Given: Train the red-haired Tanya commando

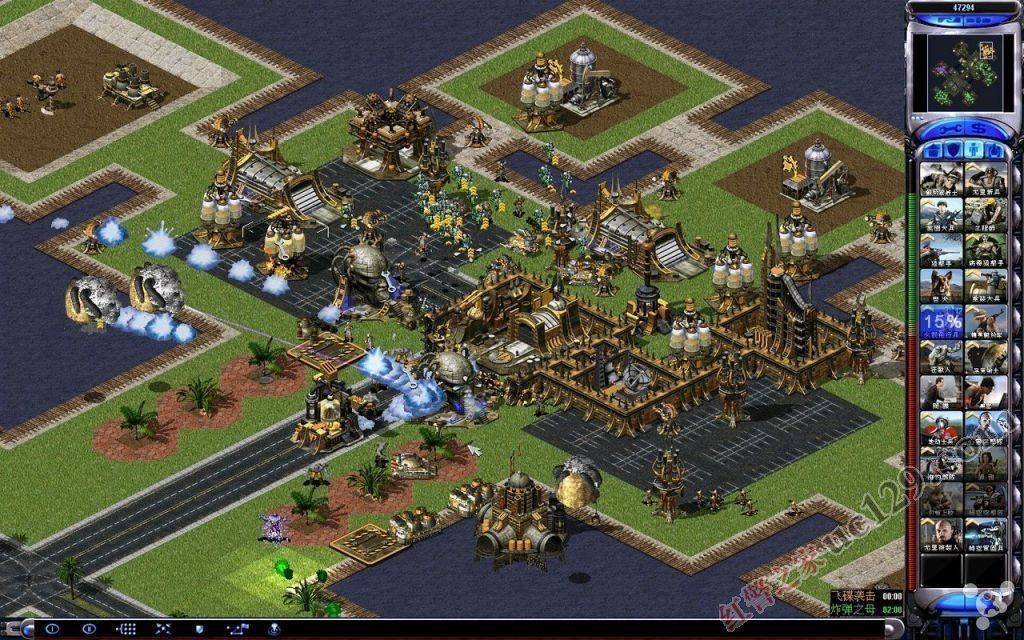Looking at the screenshot, I should coord(984,465).
